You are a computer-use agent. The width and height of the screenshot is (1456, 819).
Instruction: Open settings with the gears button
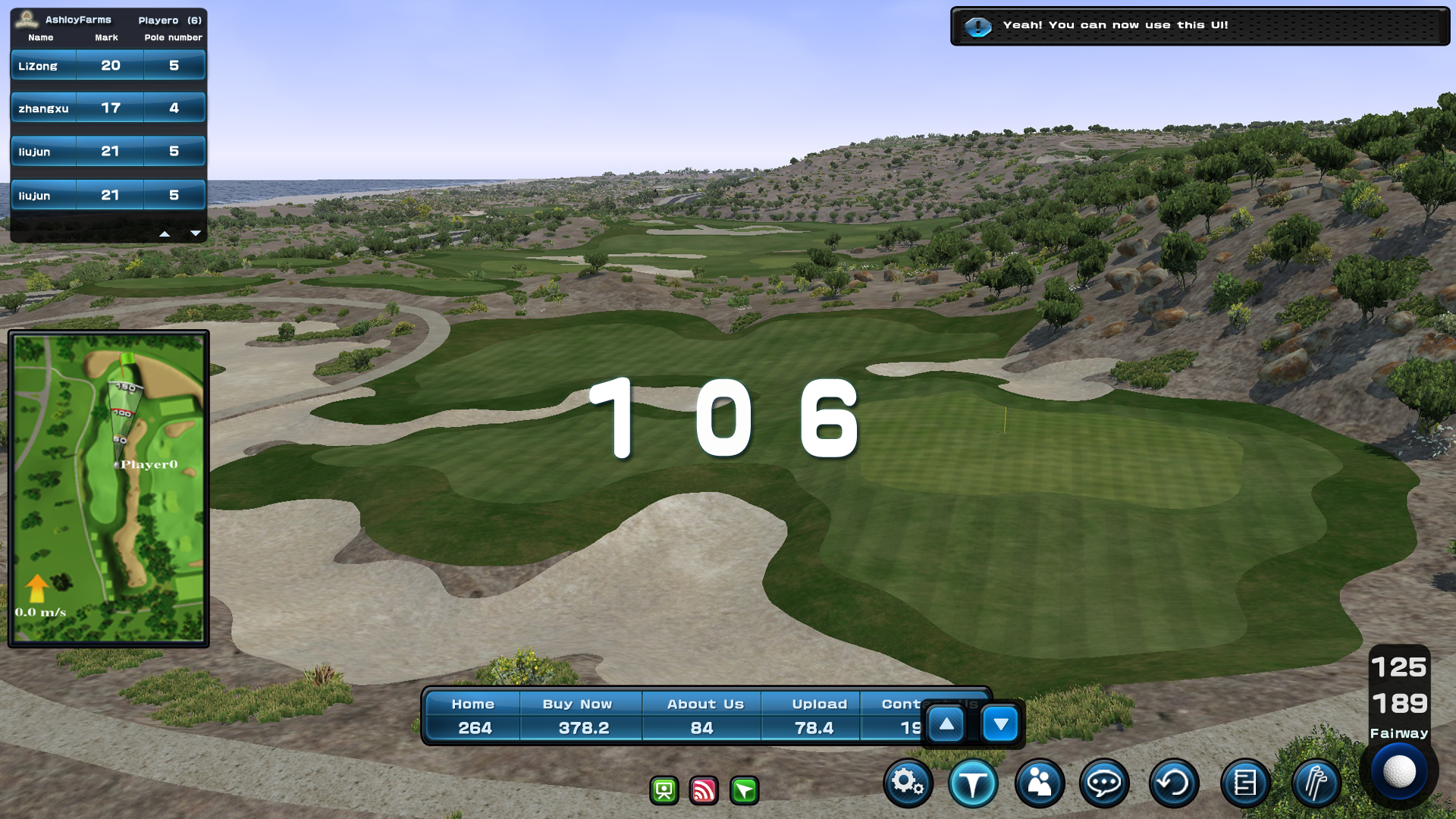click(908, 783)
